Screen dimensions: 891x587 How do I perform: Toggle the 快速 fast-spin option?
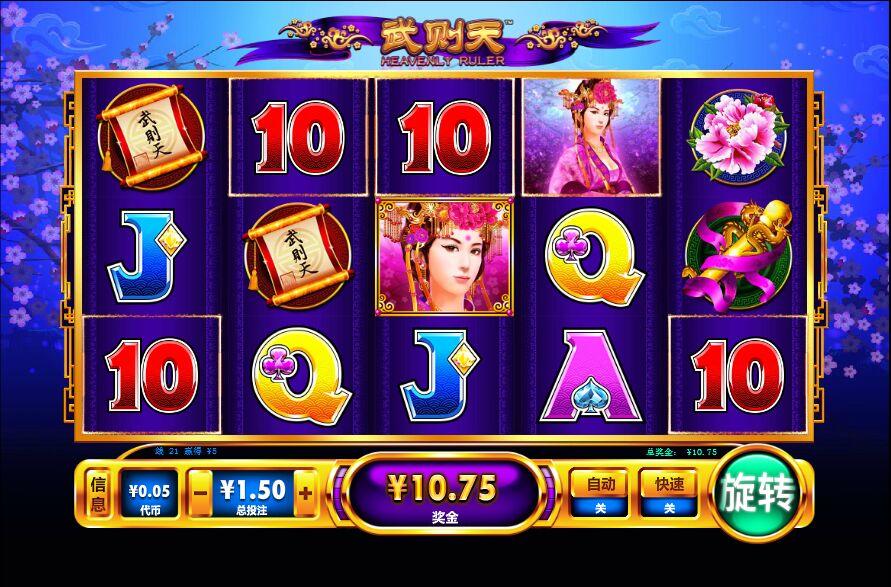(668, 494)
